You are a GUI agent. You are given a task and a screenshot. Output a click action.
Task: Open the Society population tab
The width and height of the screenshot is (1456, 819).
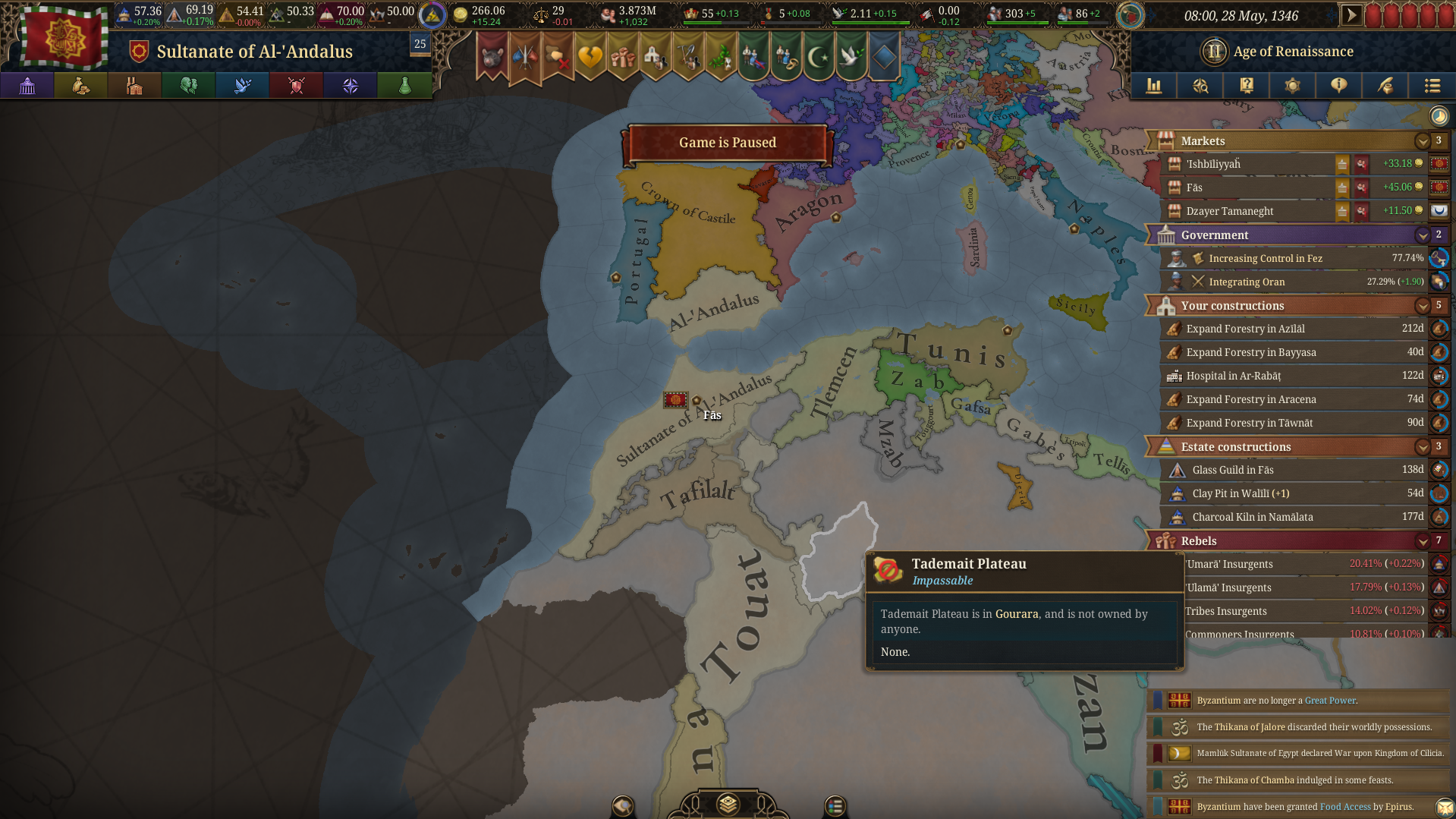pos(188,86)
